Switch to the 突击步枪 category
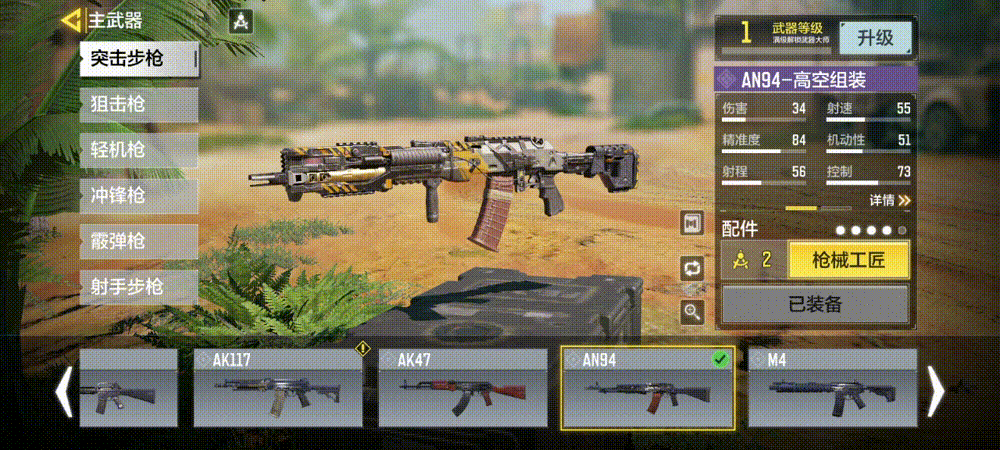The width and height of the screenshot is (1000, 450). point(139,59)
